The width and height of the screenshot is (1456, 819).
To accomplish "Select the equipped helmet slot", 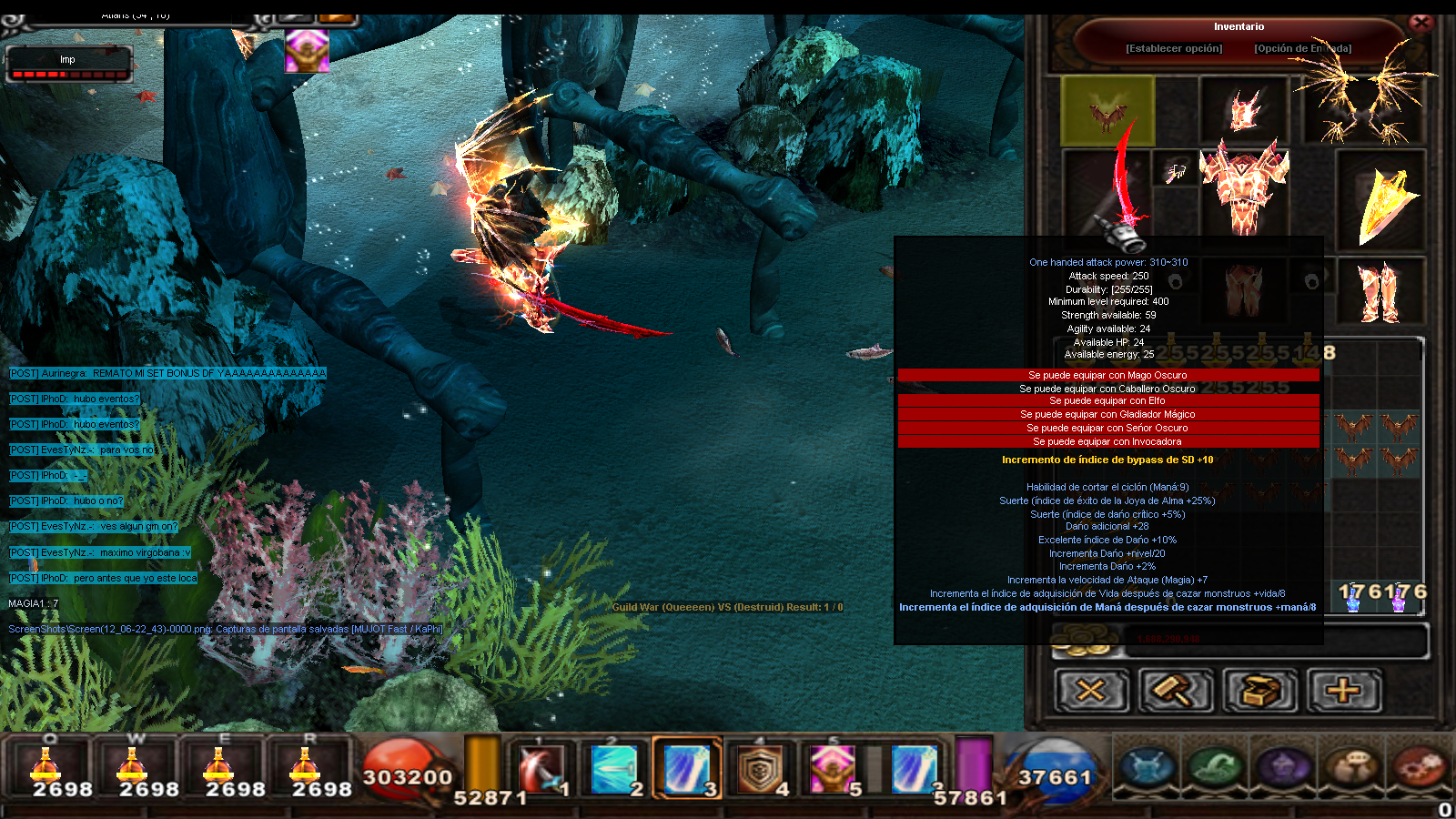I will (x=1244, y=109).
